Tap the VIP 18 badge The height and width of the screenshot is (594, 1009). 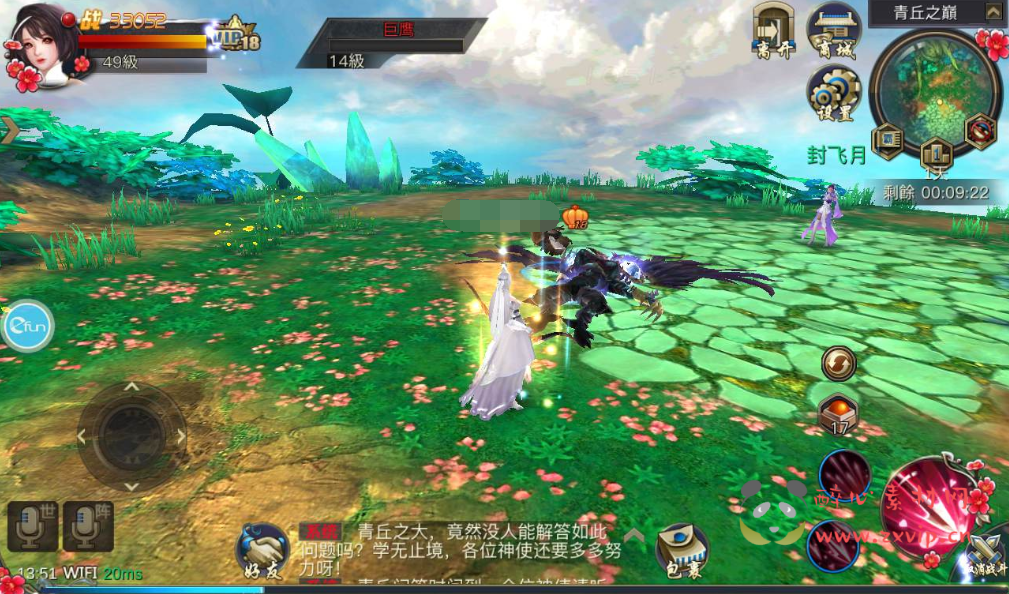pyautogui.click(x=238, y=37)
